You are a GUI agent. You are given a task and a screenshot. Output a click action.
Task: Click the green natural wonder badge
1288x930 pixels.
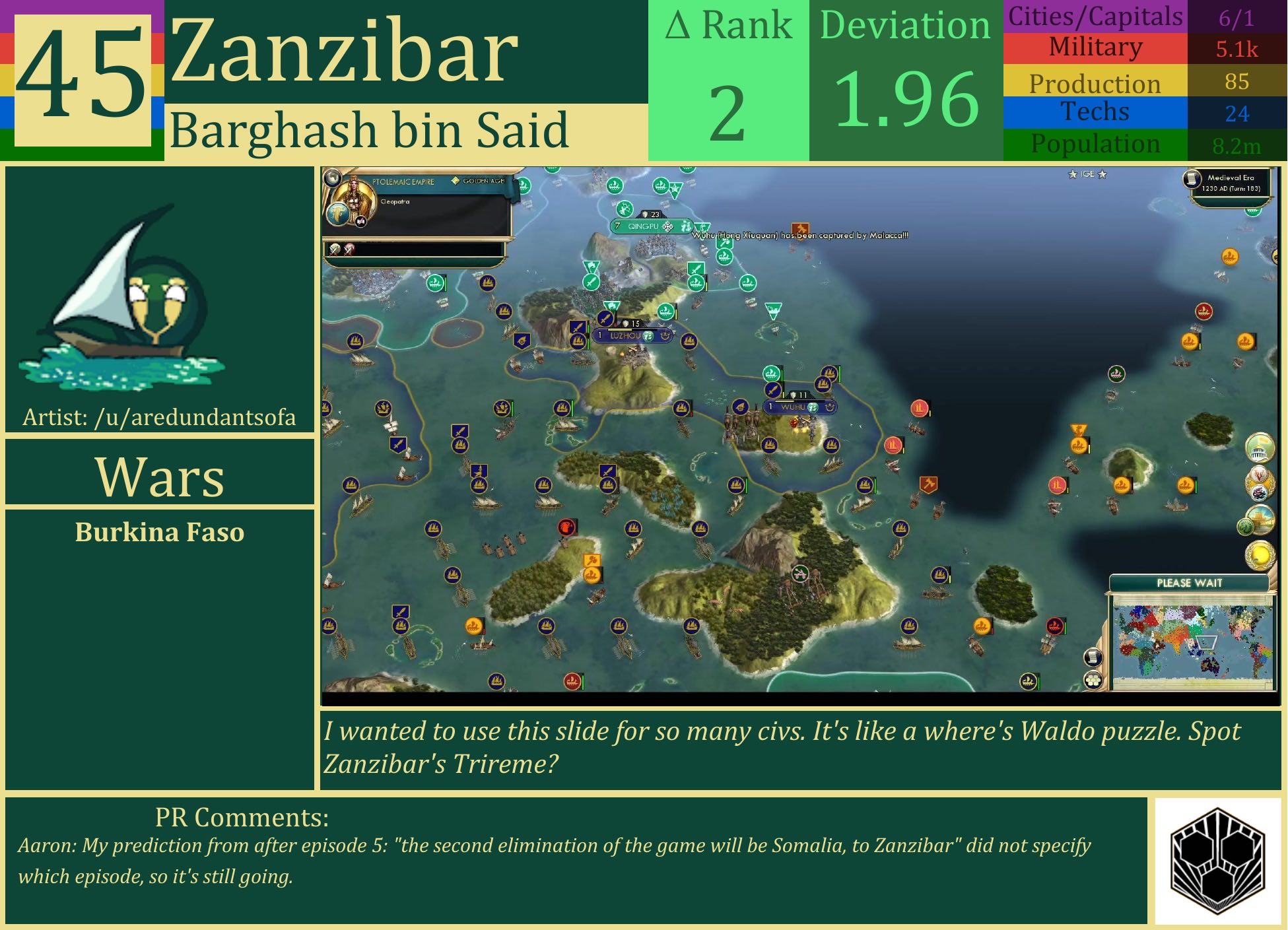point(1246,526)
